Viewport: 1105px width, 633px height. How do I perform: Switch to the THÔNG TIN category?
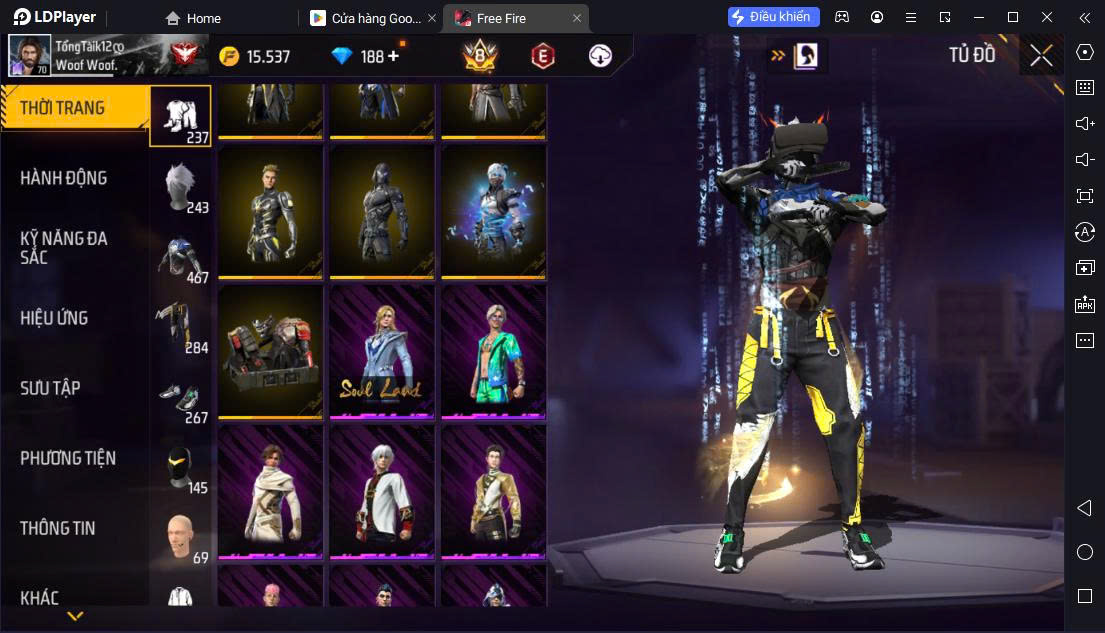click(58, 528)
